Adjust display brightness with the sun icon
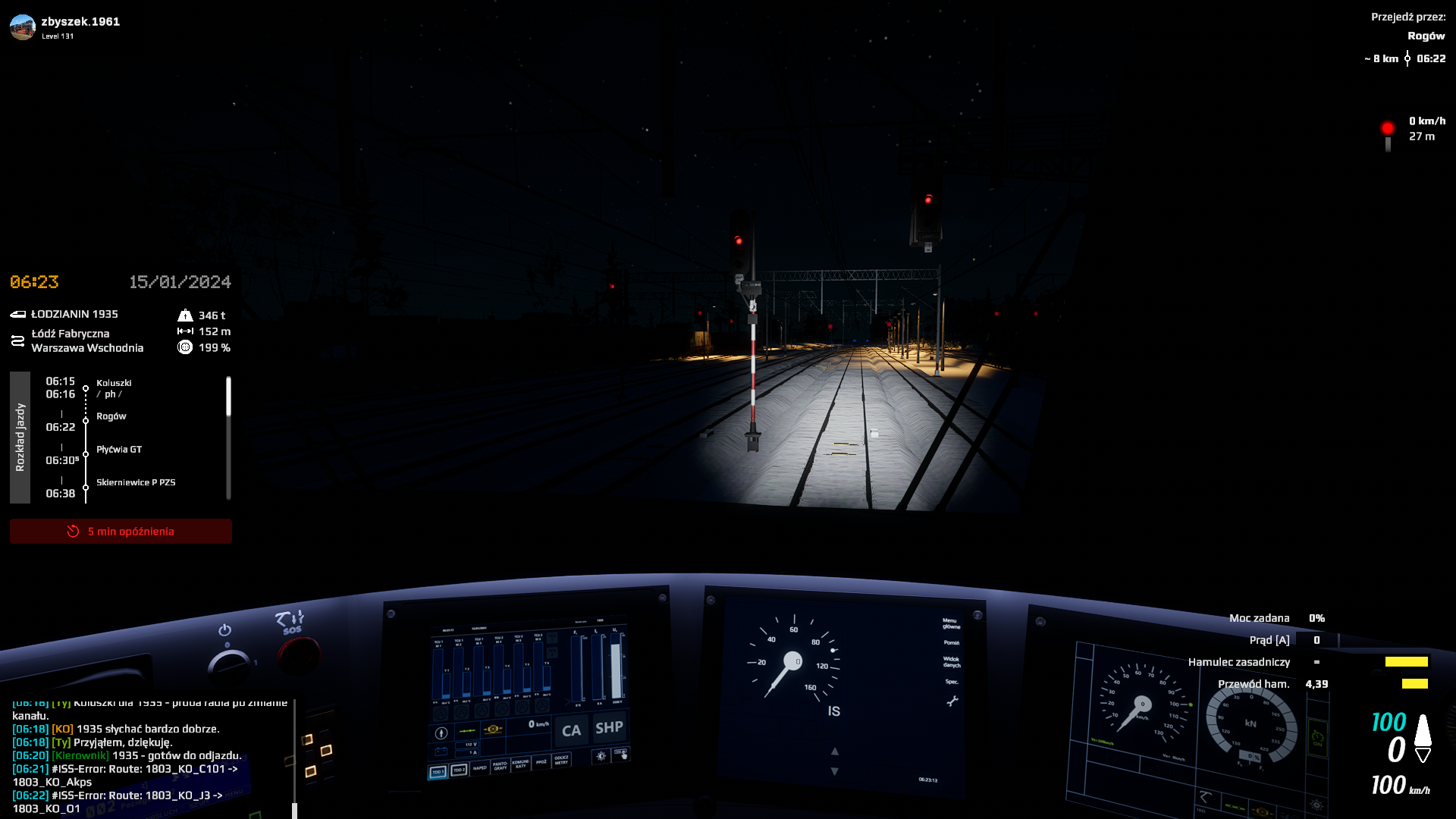This screenshot has height=819, width=1456. pyautogui.click(x=601, y=756)
